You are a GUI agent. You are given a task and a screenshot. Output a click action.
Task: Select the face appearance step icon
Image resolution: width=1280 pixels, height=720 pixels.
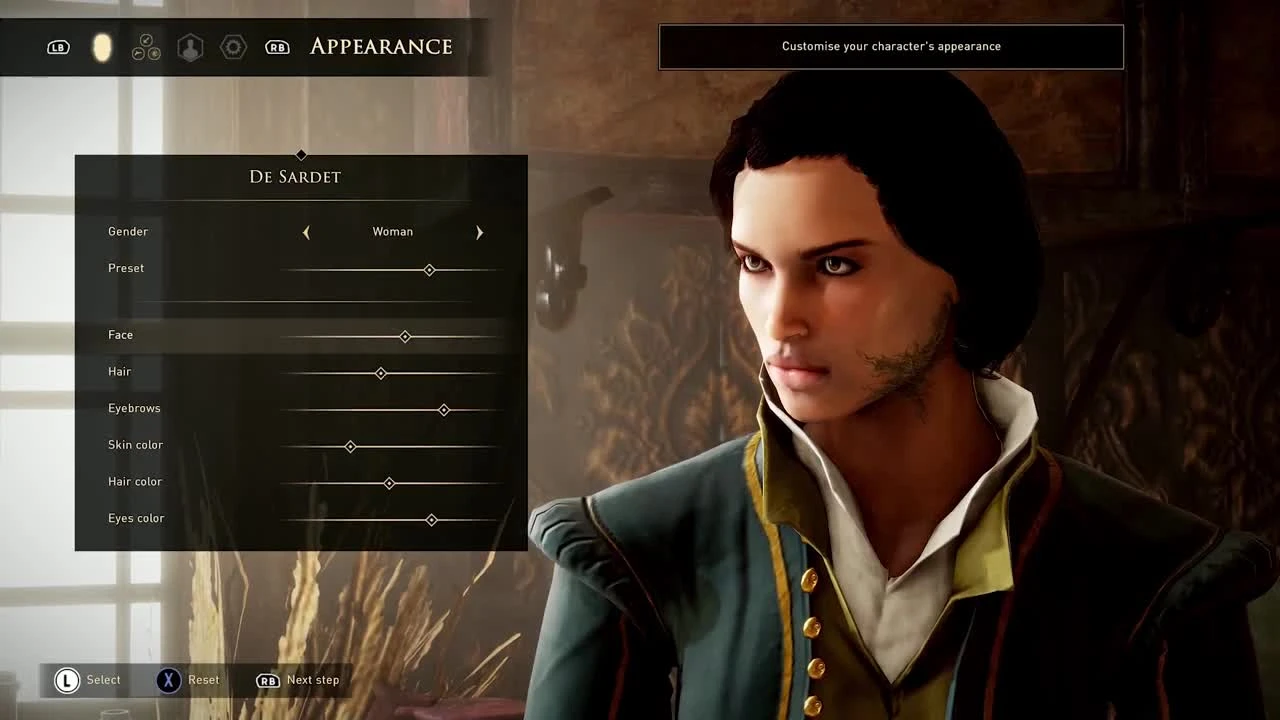pos(102,47)
